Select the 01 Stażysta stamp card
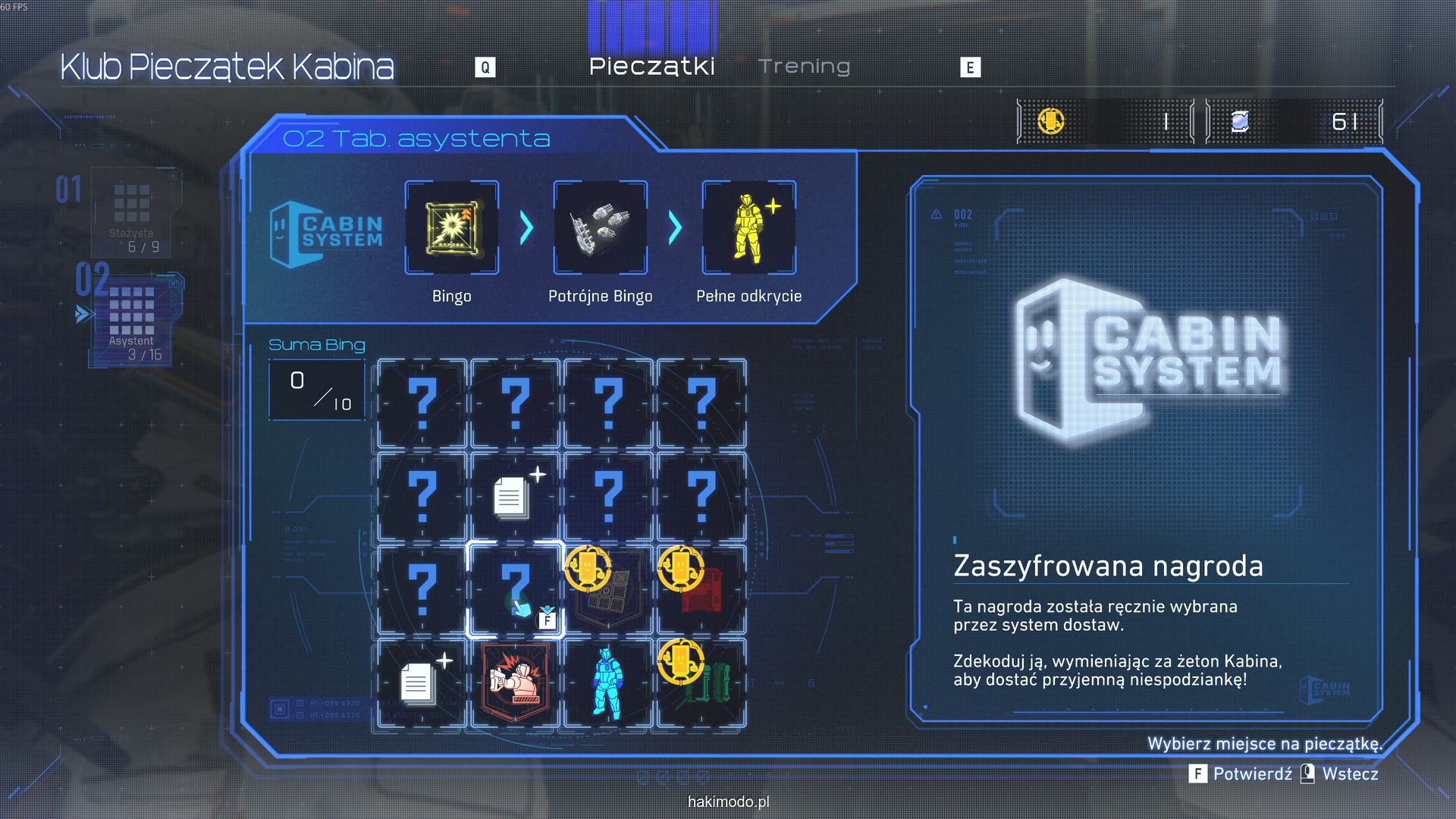Viewport: 1456px width, 819px height. coord(132,212)
